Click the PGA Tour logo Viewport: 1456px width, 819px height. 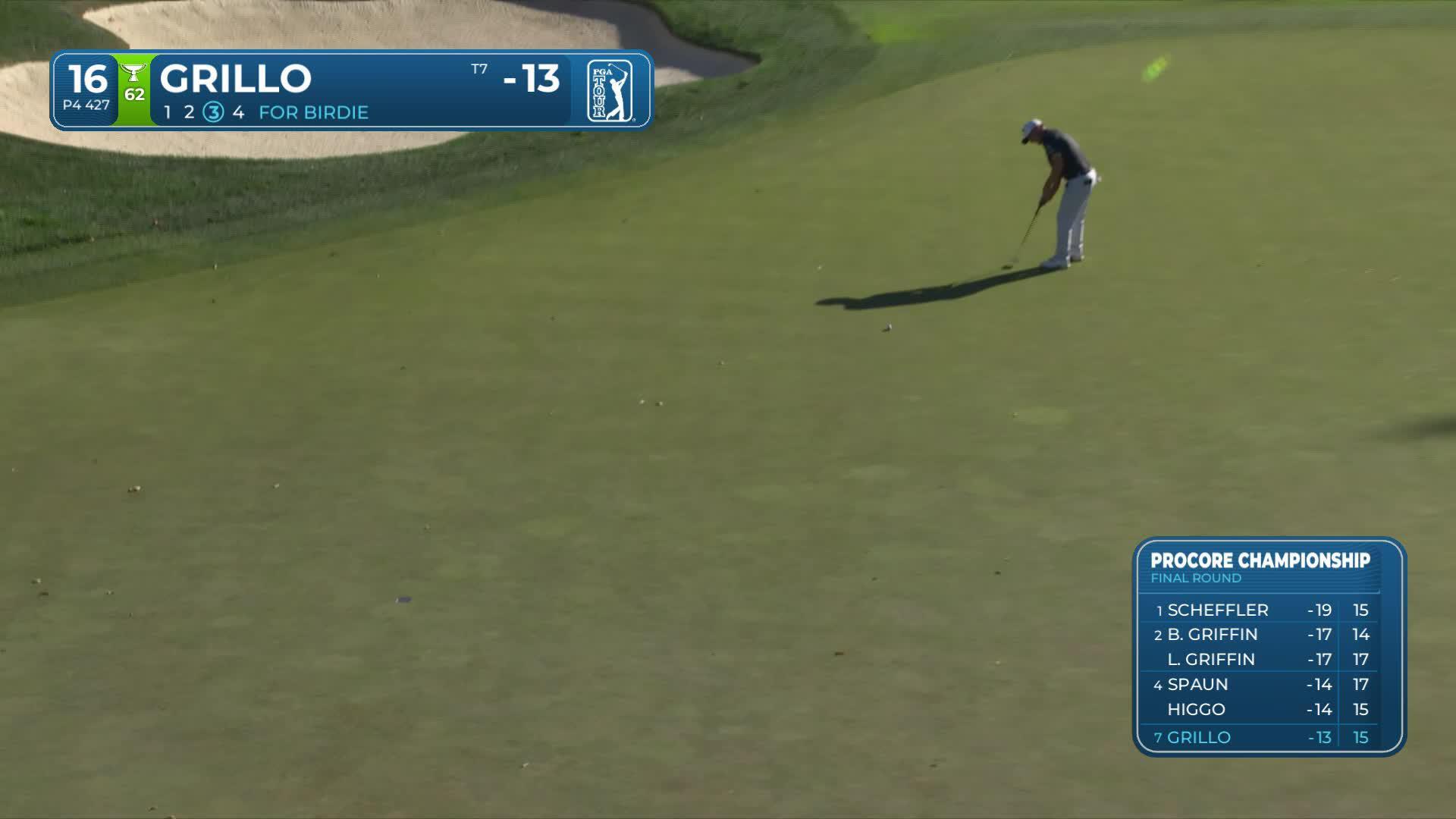point(610,91)
